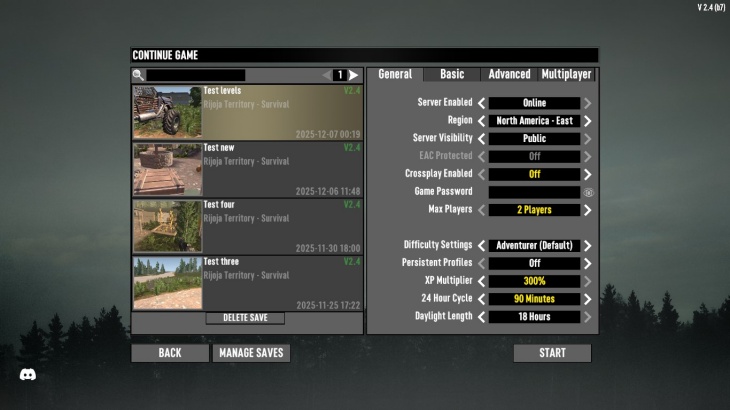The width and height of the screenshot is (730, 410).
Task: Change Region with its right arrow
Action: [588, 121]
